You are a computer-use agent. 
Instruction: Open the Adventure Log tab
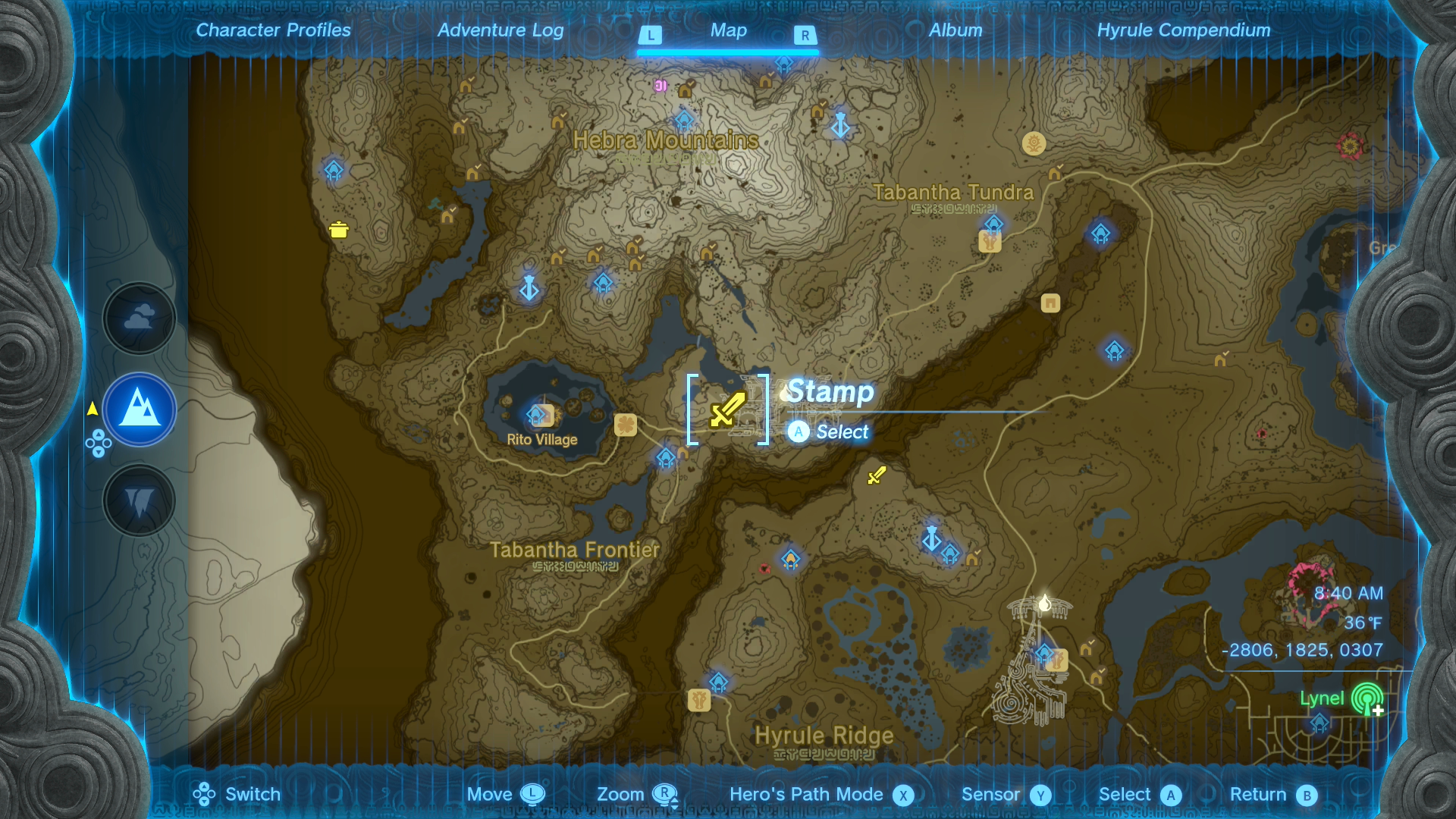tap(500, 30)
